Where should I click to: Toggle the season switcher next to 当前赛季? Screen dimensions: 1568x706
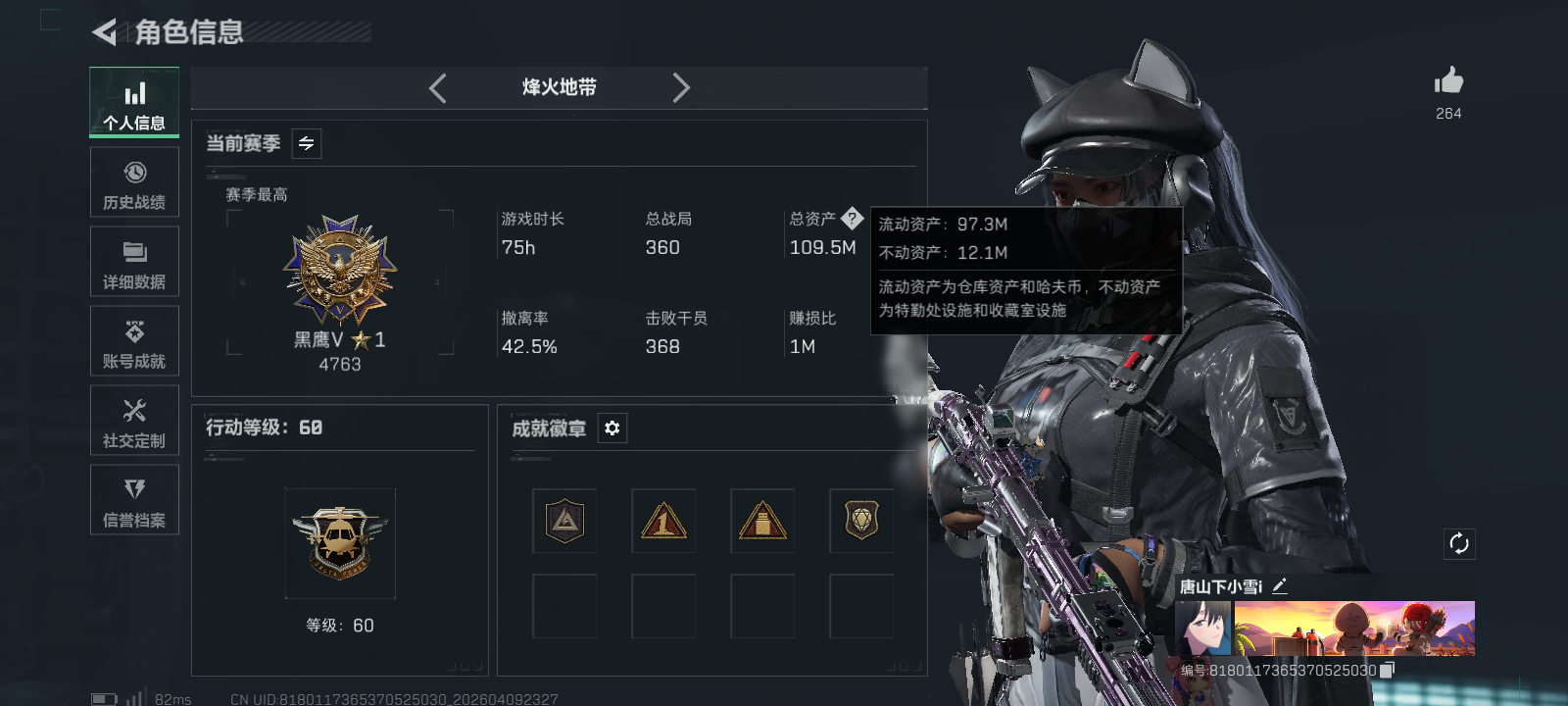(x=305, y=143)
